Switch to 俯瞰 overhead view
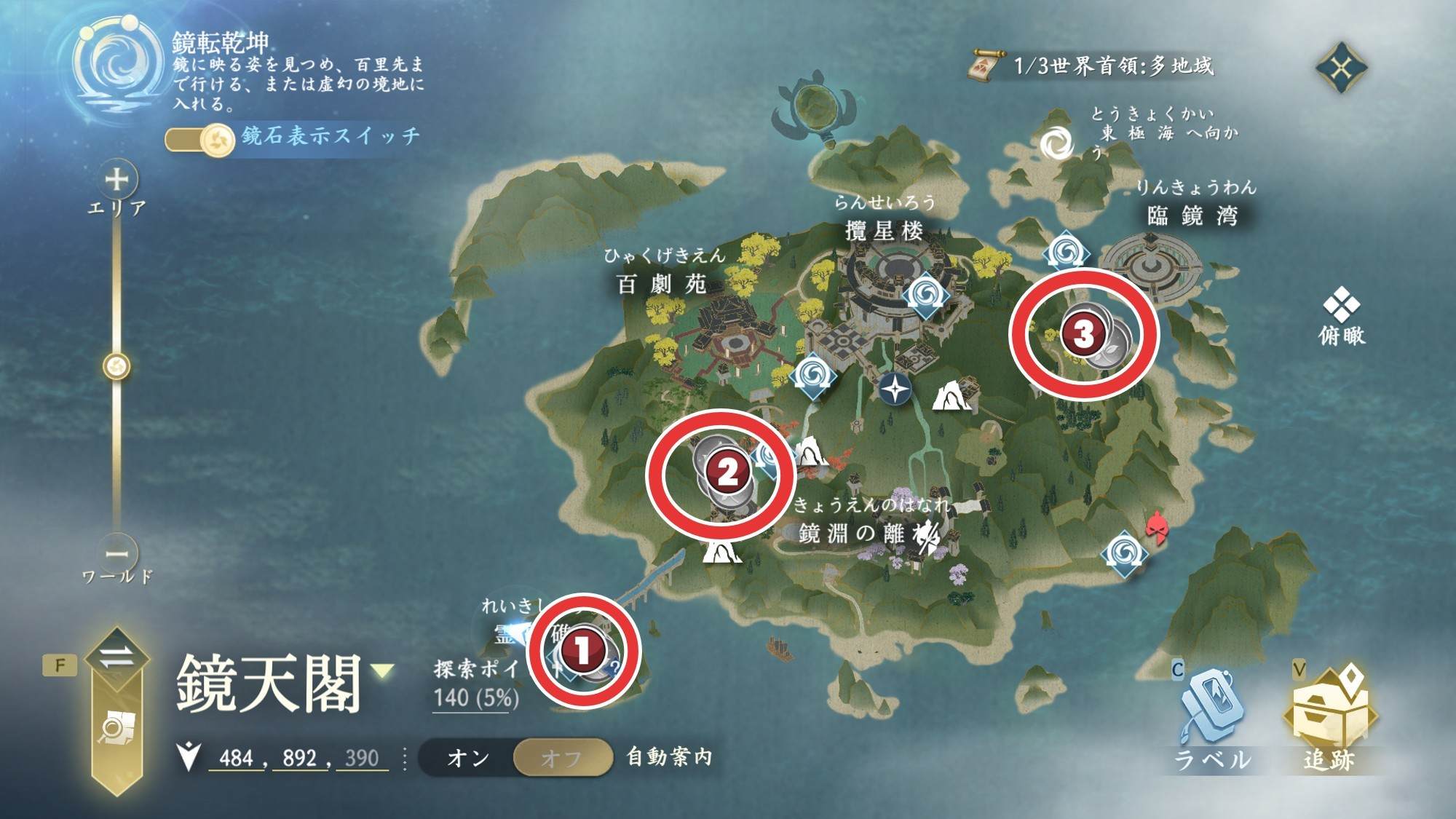Viewport: 1456px width, 819px height. point(1341,317)
